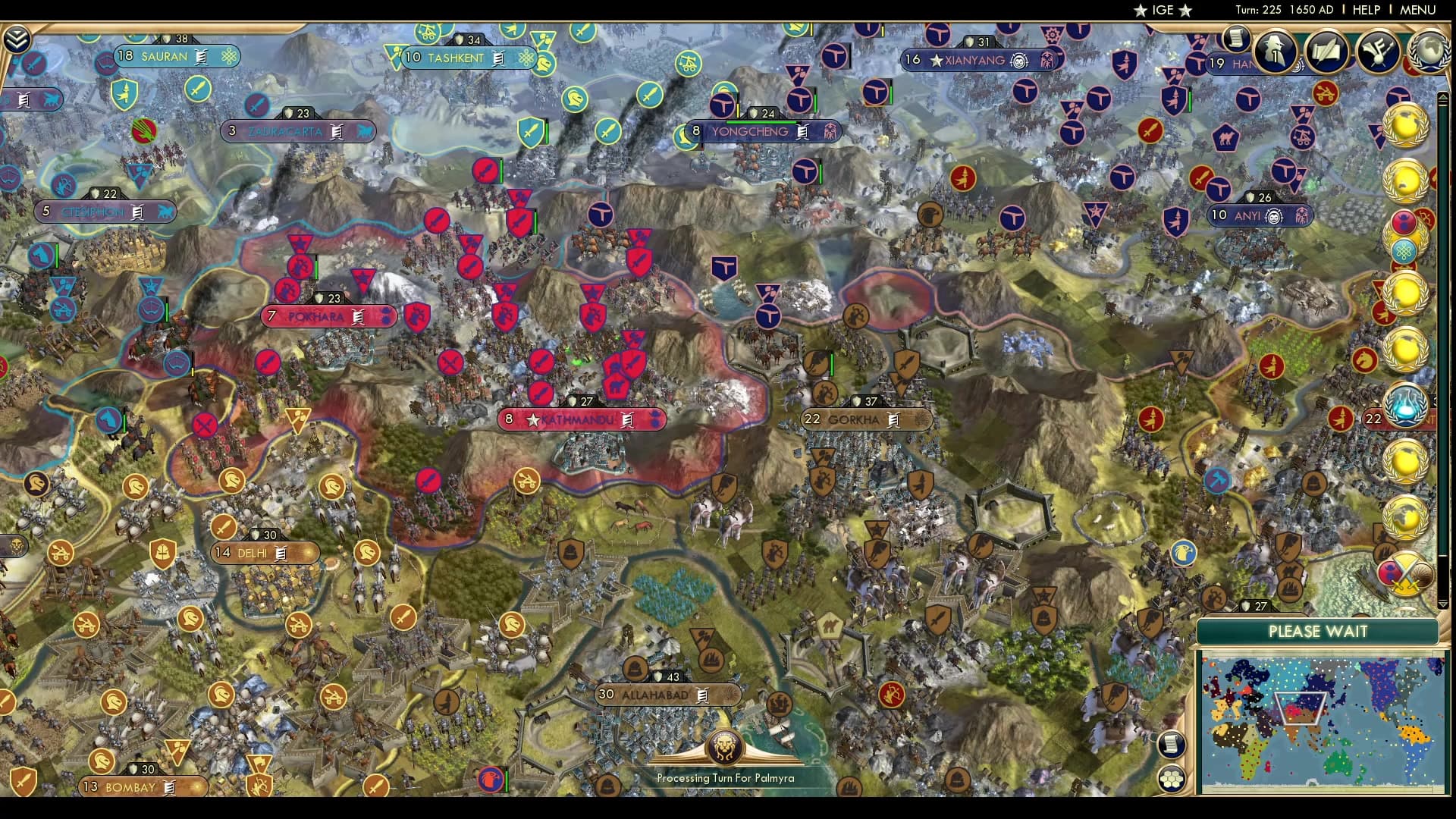The width and height of the screenshot is (1456, 819).
Task: Open the Social Policies screen
Action: point(1328,53)
